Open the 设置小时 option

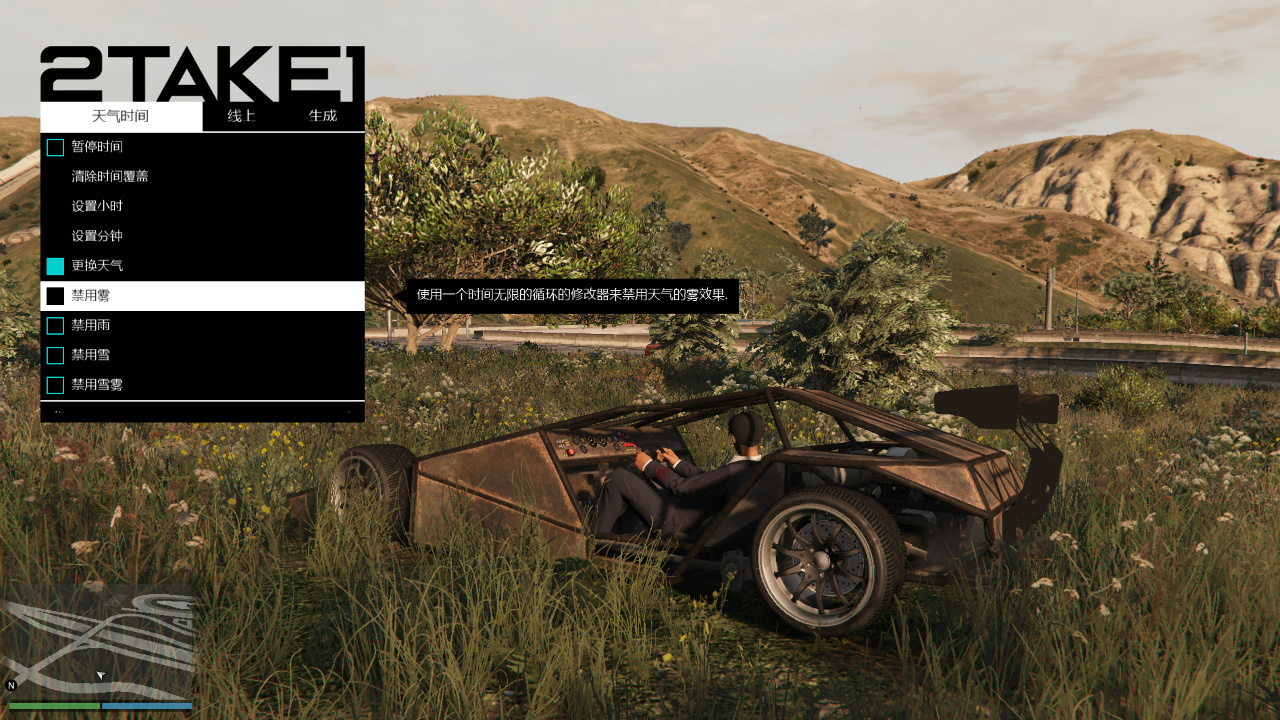pos(97,206)
